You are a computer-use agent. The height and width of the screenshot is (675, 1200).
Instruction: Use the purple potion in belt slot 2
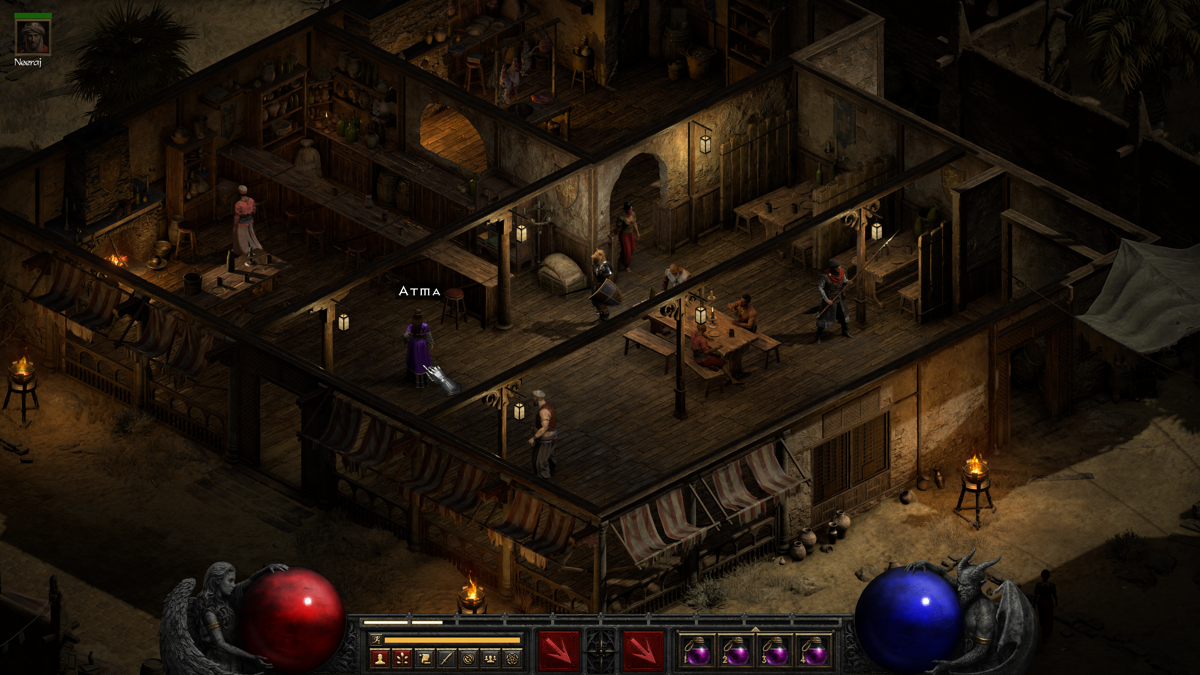[735, 651]
